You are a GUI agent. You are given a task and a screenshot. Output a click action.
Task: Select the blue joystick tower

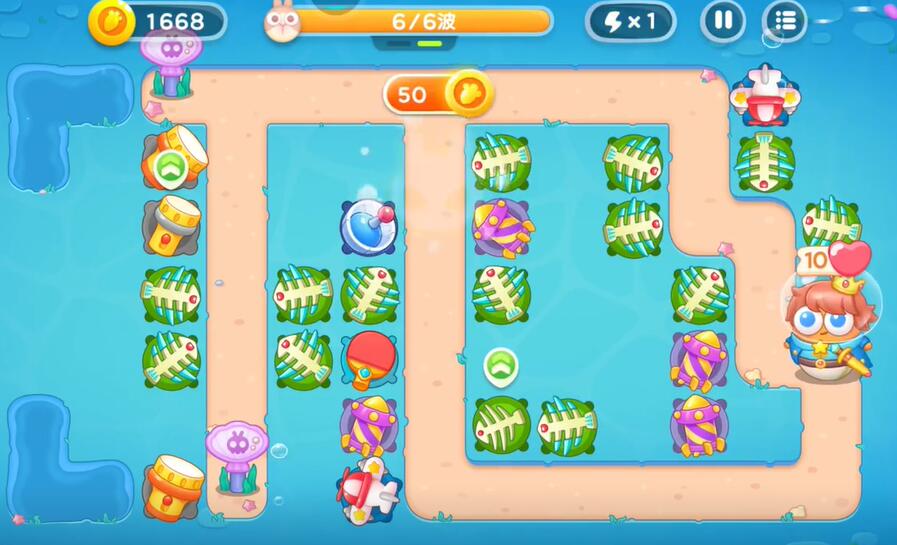368,225
